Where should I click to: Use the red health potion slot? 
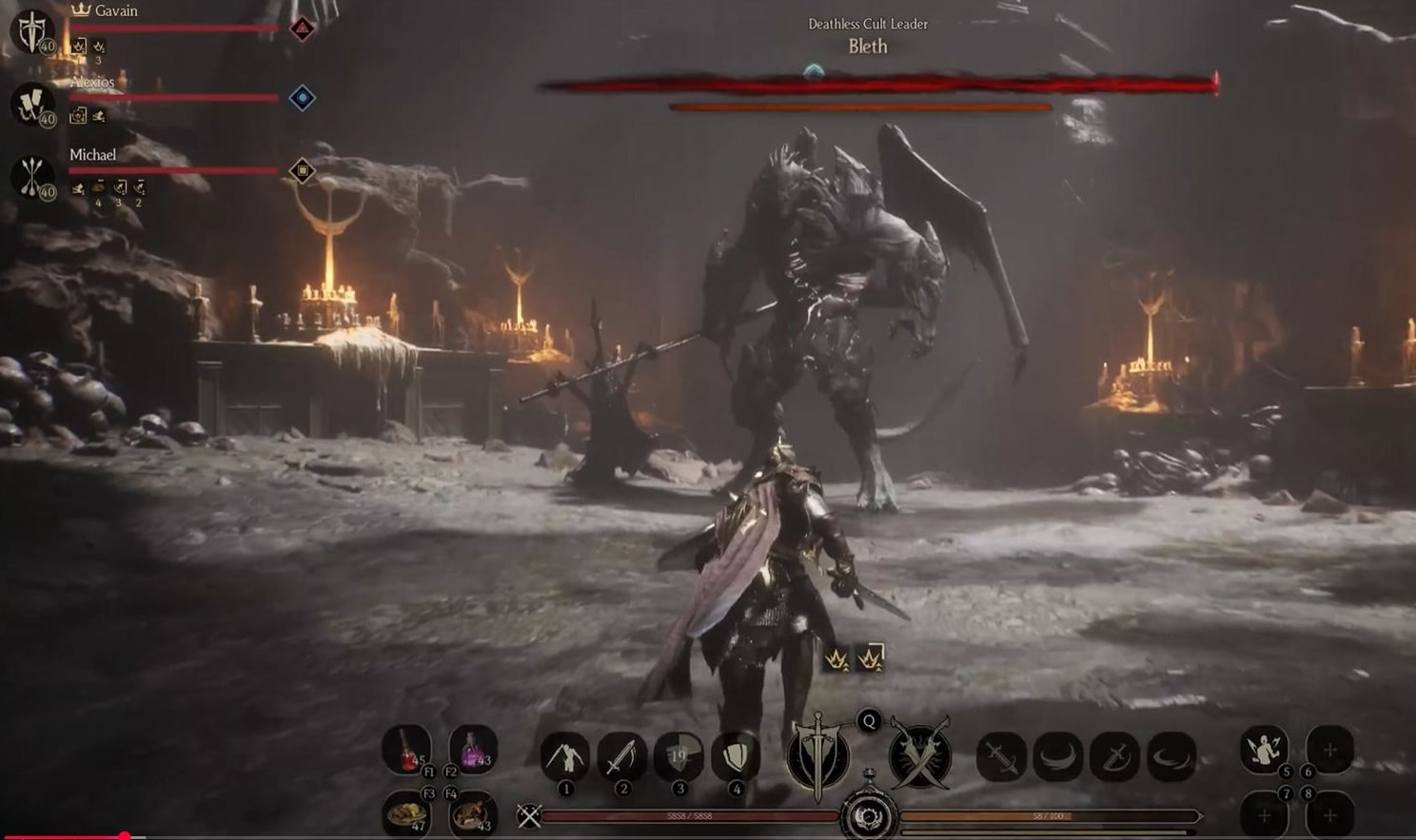coord(407,749)
